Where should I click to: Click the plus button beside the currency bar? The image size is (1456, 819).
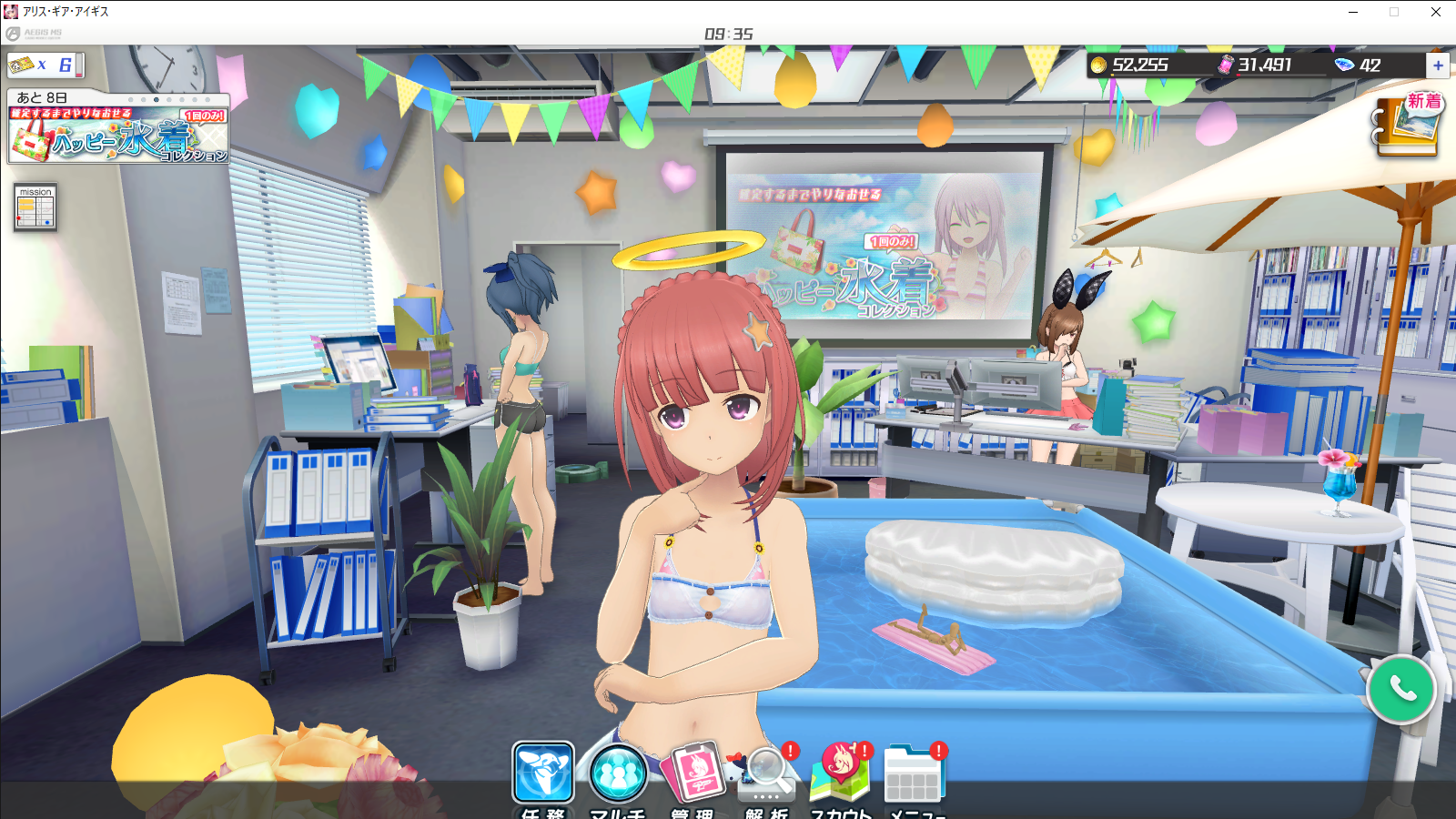point(1438,65)
